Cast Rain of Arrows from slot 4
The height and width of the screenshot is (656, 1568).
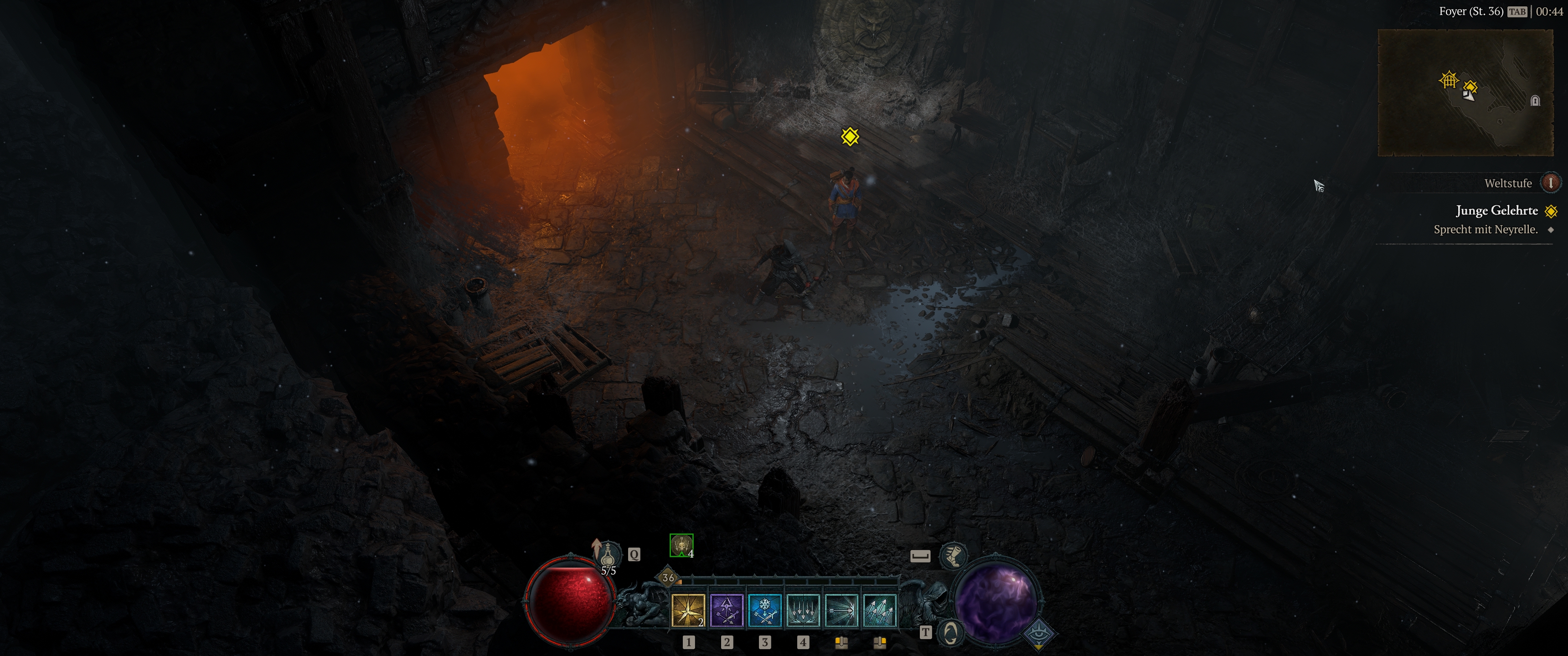pyautogui.click(x=803, y=611)
